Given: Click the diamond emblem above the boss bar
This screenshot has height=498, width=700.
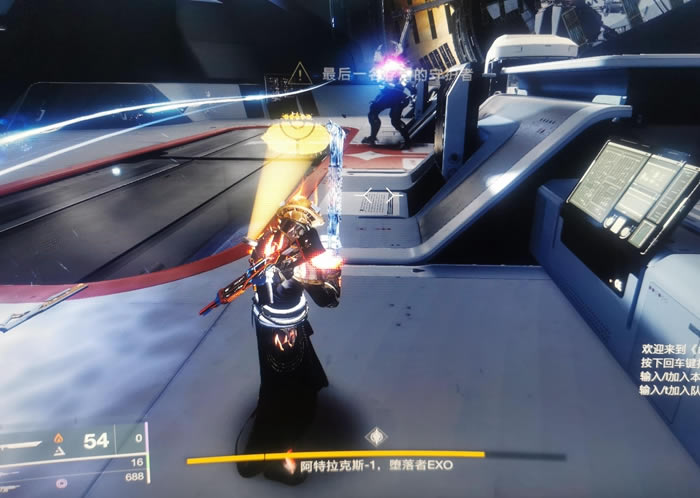Looking at the screenshot, I should pos(374,436).
